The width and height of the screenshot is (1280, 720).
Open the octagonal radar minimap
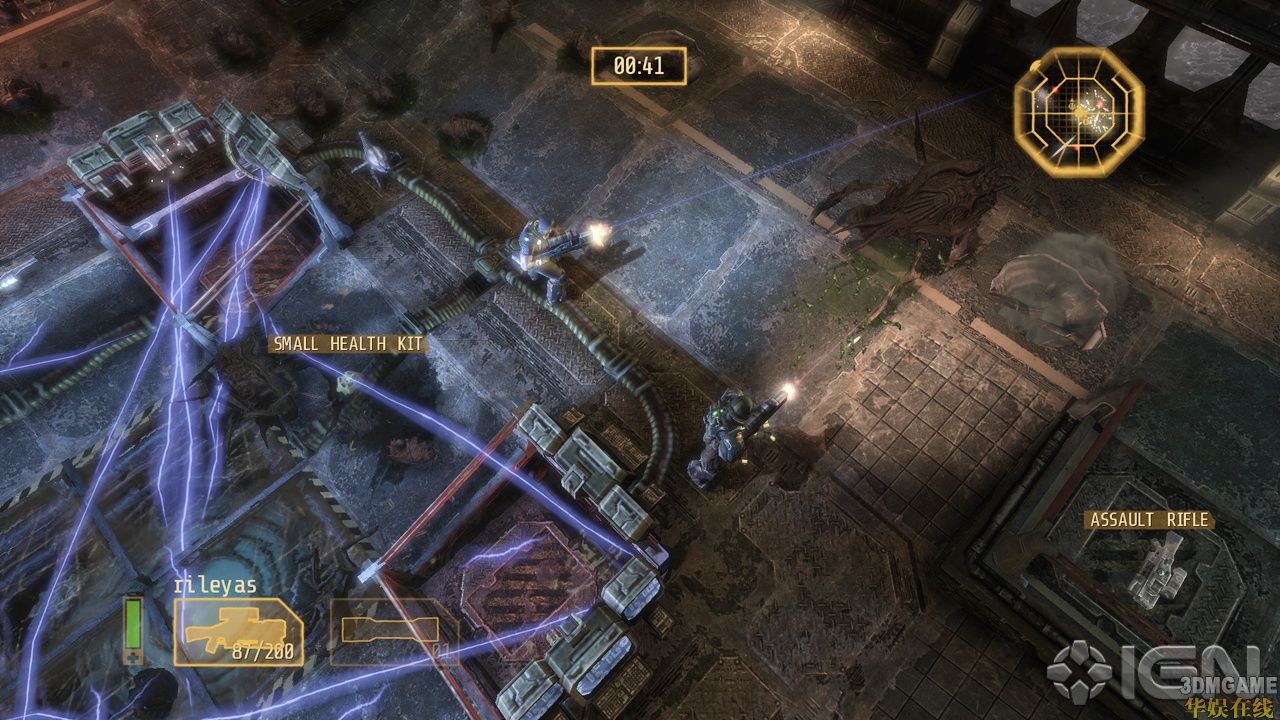(1078, 105)
